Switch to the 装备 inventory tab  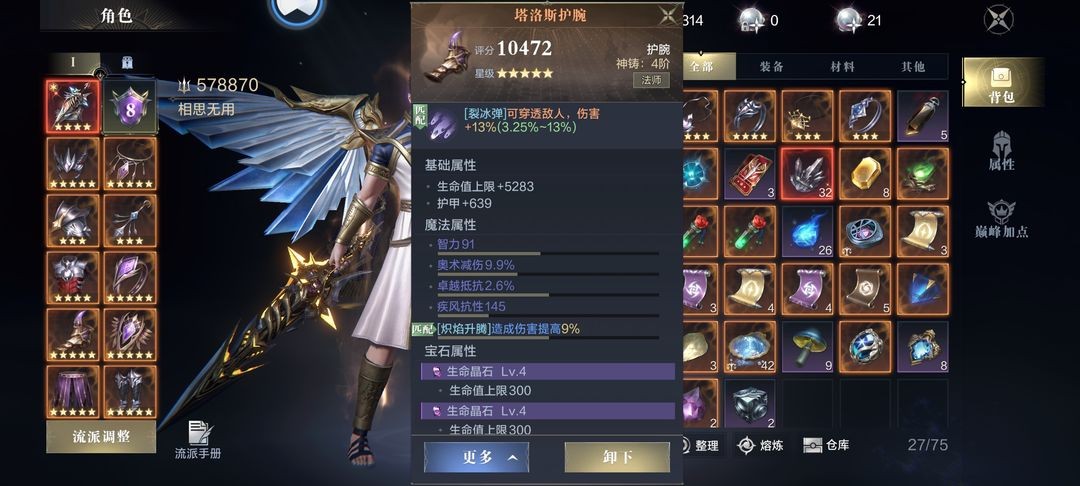point(771,66)
